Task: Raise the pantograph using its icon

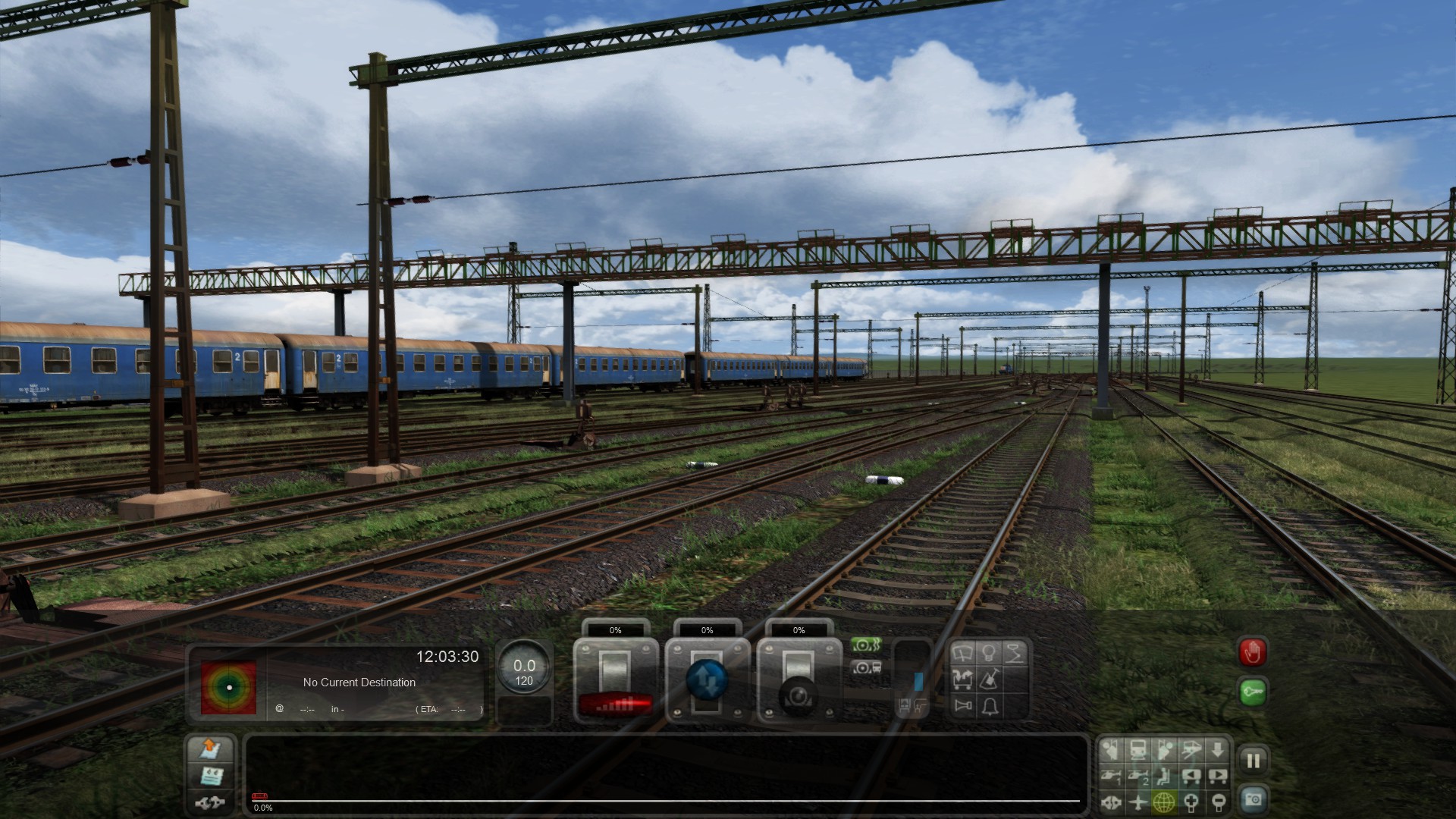Action: click(1015, 654)
